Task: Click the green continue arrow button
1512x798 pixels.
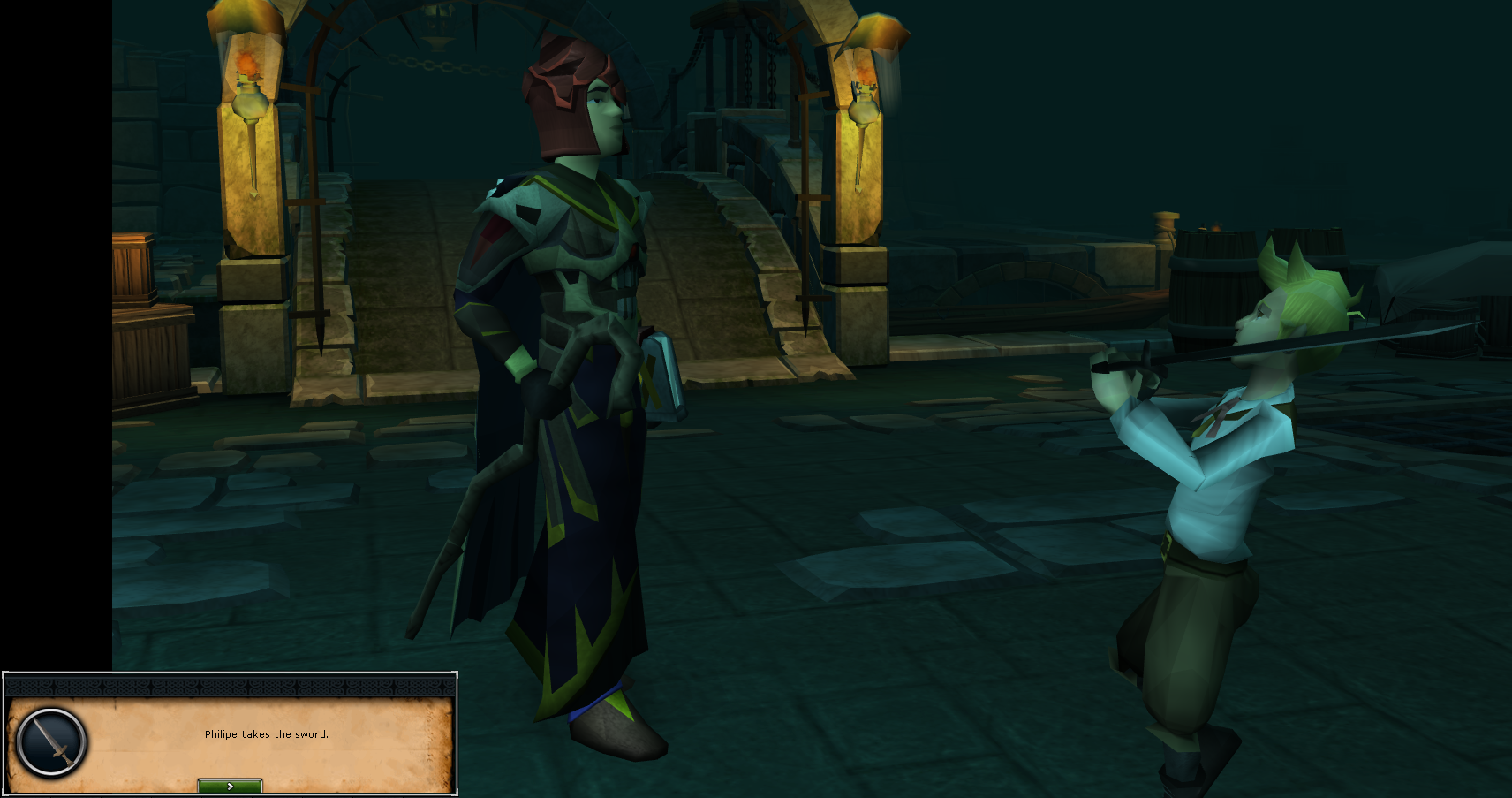Action: (229, 785)
